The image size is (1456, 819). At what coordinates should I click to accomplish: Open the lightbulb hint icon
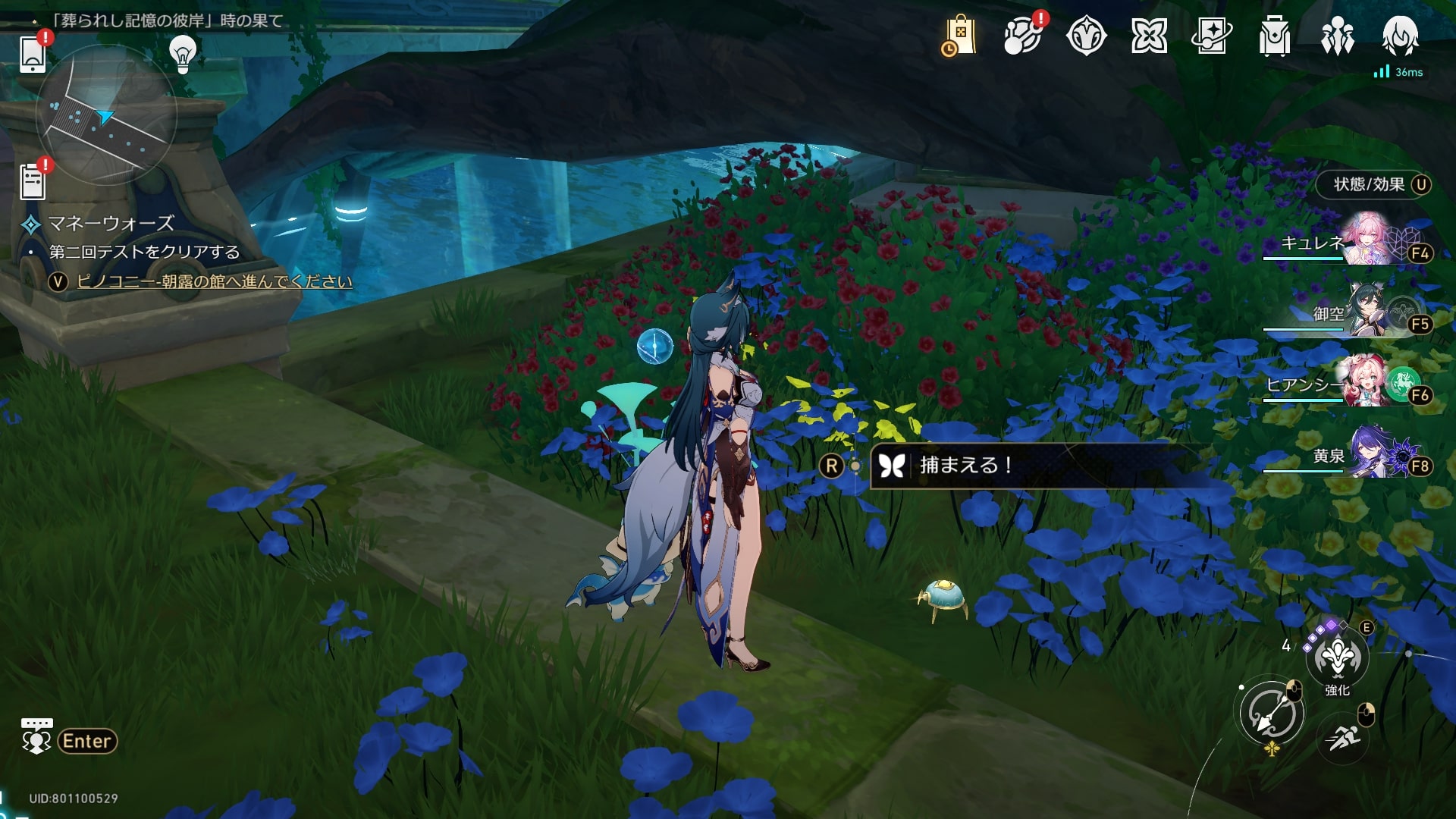click(x=183, y=54)
